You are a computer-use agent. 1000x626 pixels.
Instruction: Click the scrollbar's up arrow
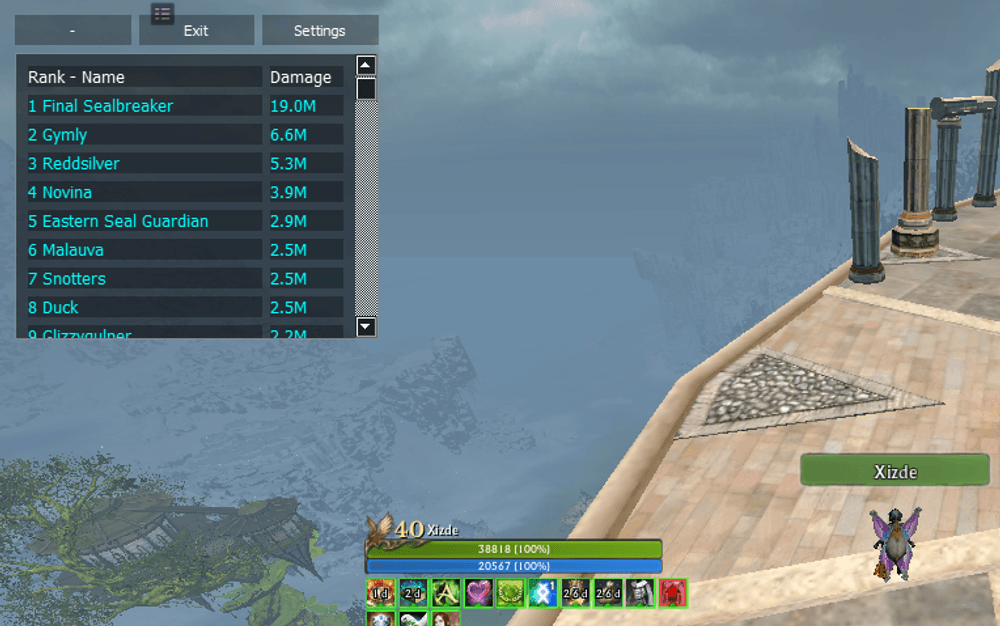click(x=366, y=66)
